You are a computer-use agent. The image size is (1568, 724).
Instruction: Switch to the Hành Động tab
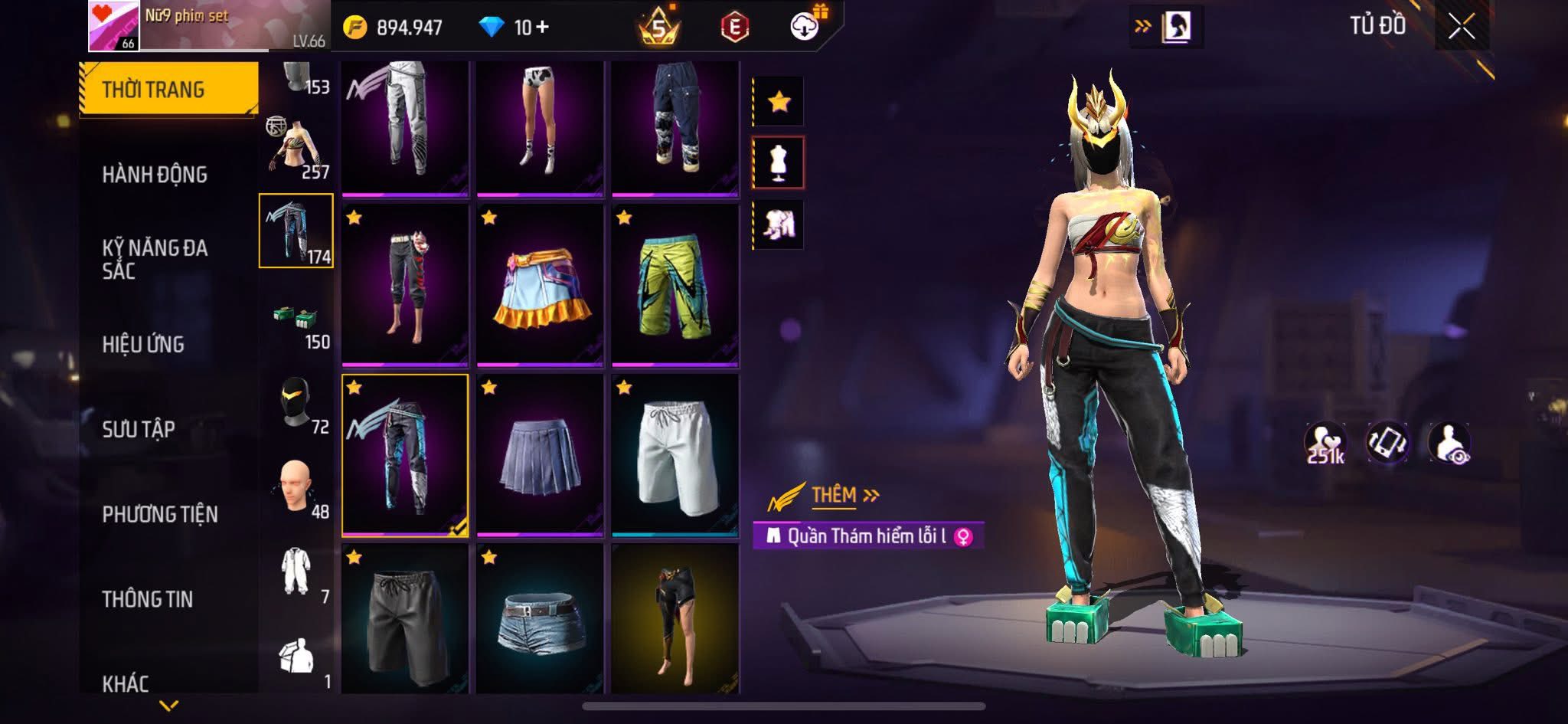coord(155,175)
